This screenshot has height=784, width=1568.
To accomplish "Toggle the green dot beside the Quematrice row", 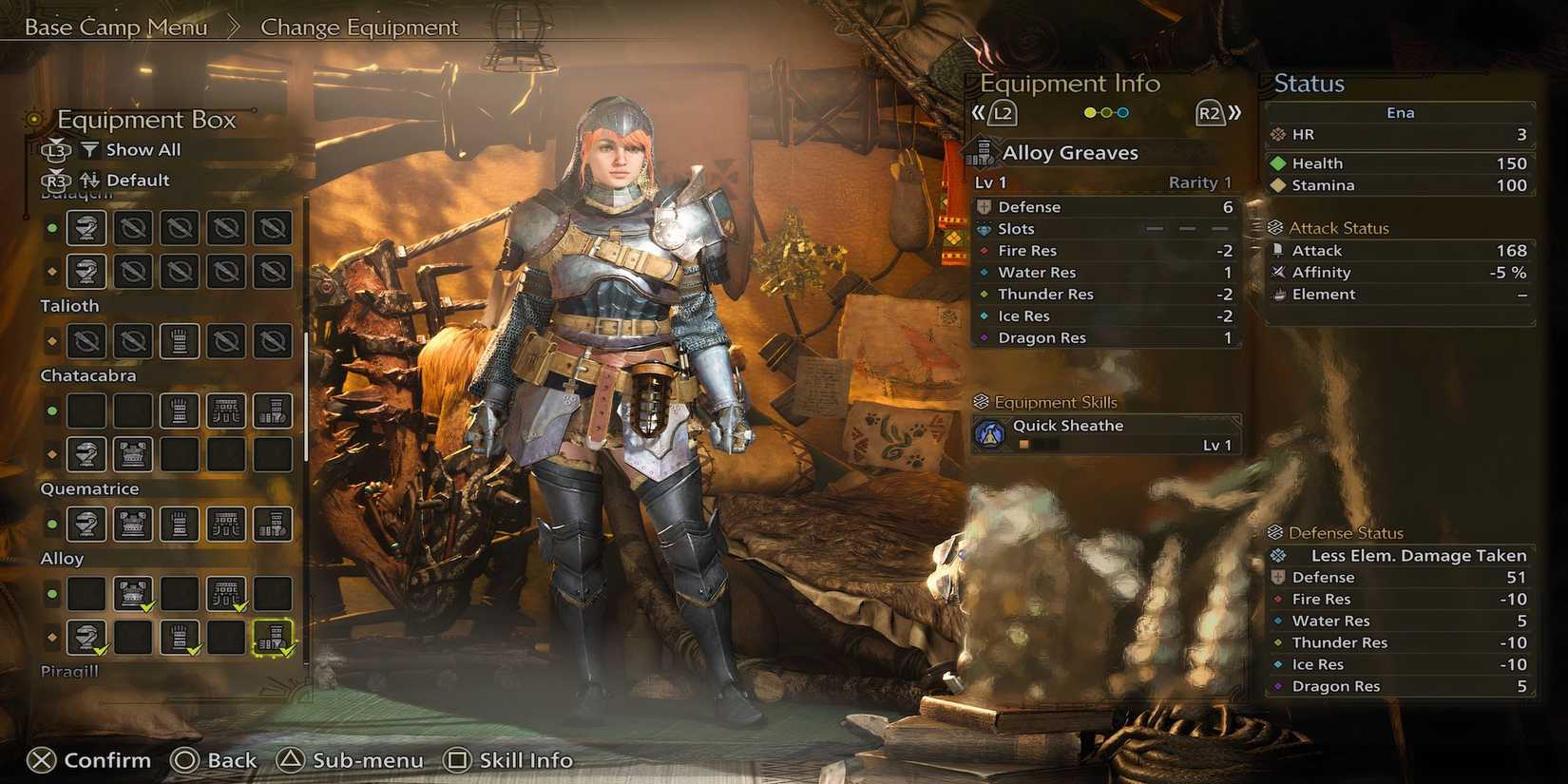I will pyautogui.click(x=52, y=524).
